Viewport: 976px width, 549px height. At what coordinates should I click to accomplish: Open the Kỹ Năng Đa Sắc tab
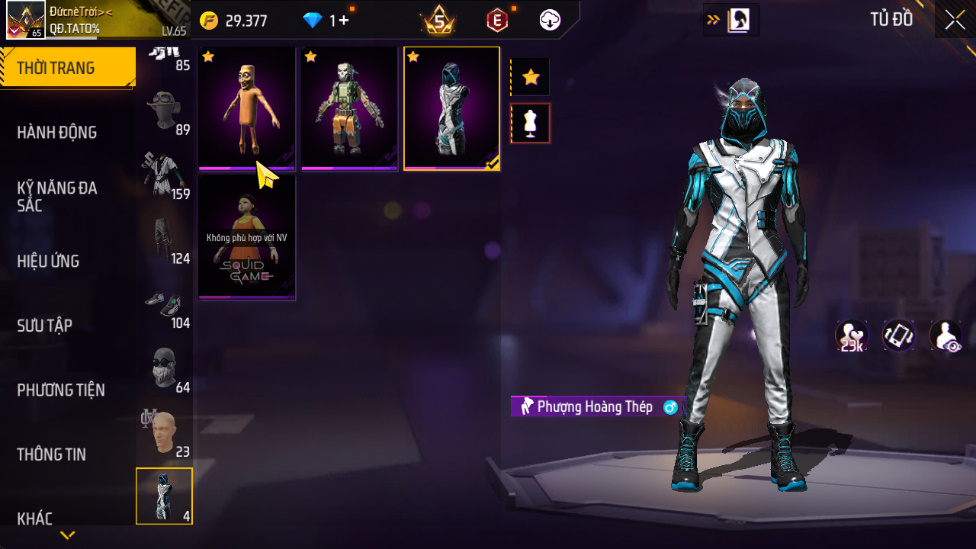tap(58, 196)
